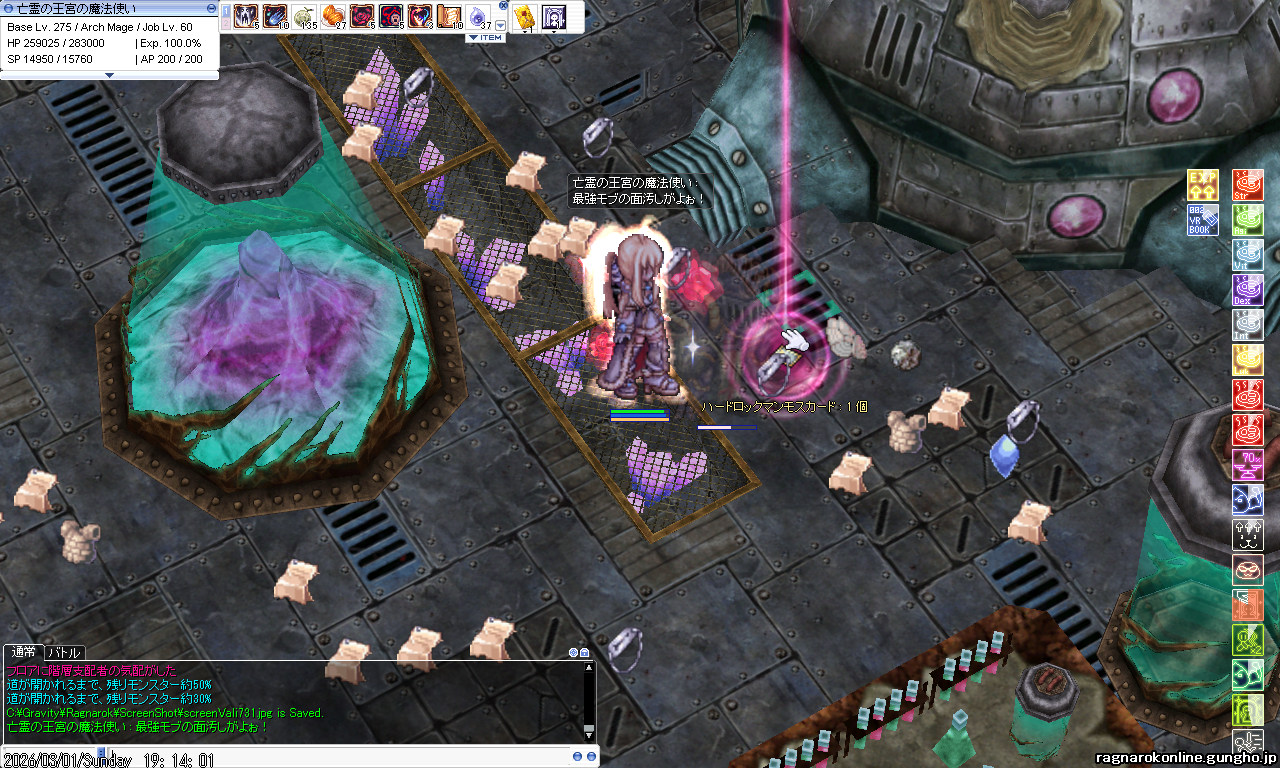Switch to the バトル chat tab
Screen dimensions: 1280x768
[64, 652]
